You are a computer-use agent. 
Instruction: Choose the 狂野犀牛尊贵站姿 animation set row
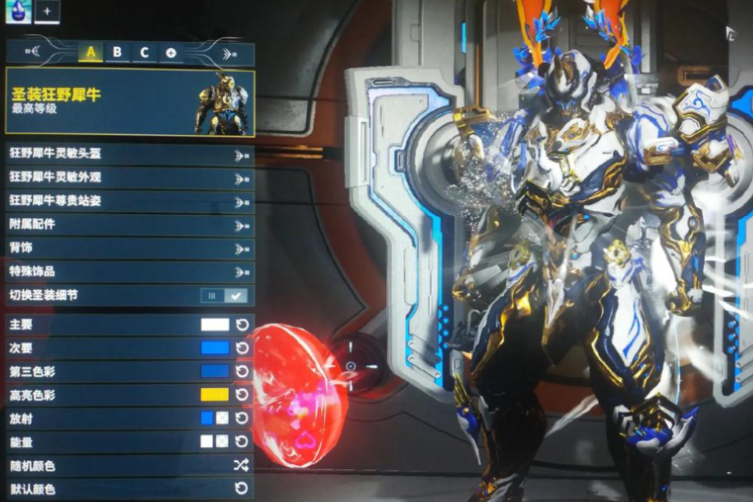point(128,201)
